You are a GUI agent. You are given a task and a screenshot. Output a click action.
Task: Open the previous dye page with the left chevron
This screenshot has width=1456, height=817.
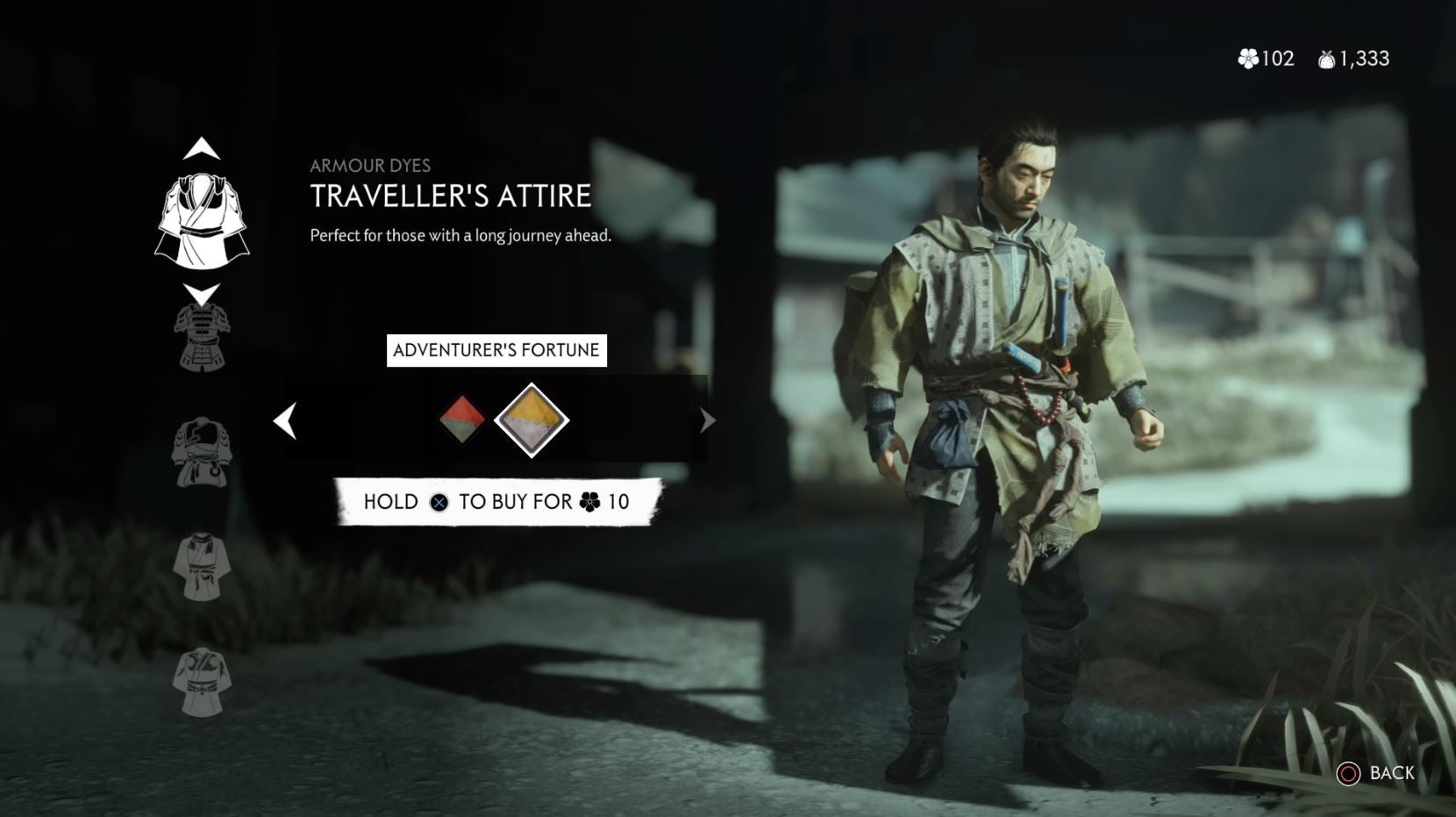click(x=284, y=420)
